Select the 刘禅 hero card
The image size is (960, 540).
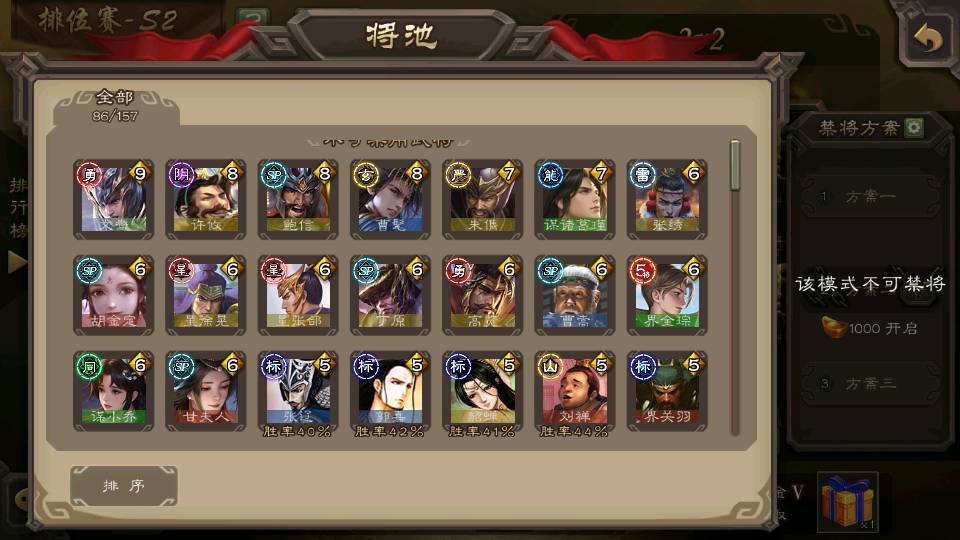(574, 390)
